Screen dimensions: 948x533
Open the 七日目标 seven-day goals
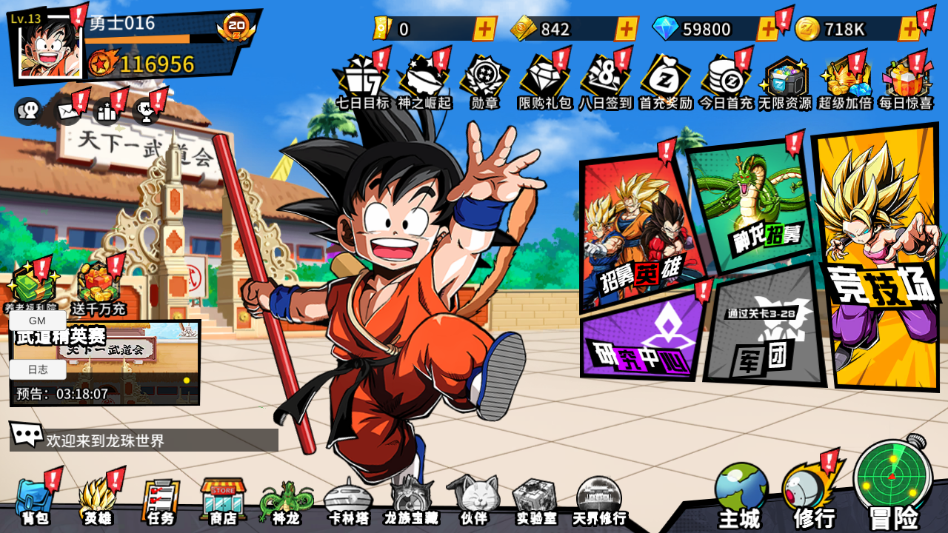(x=361, y=82)
